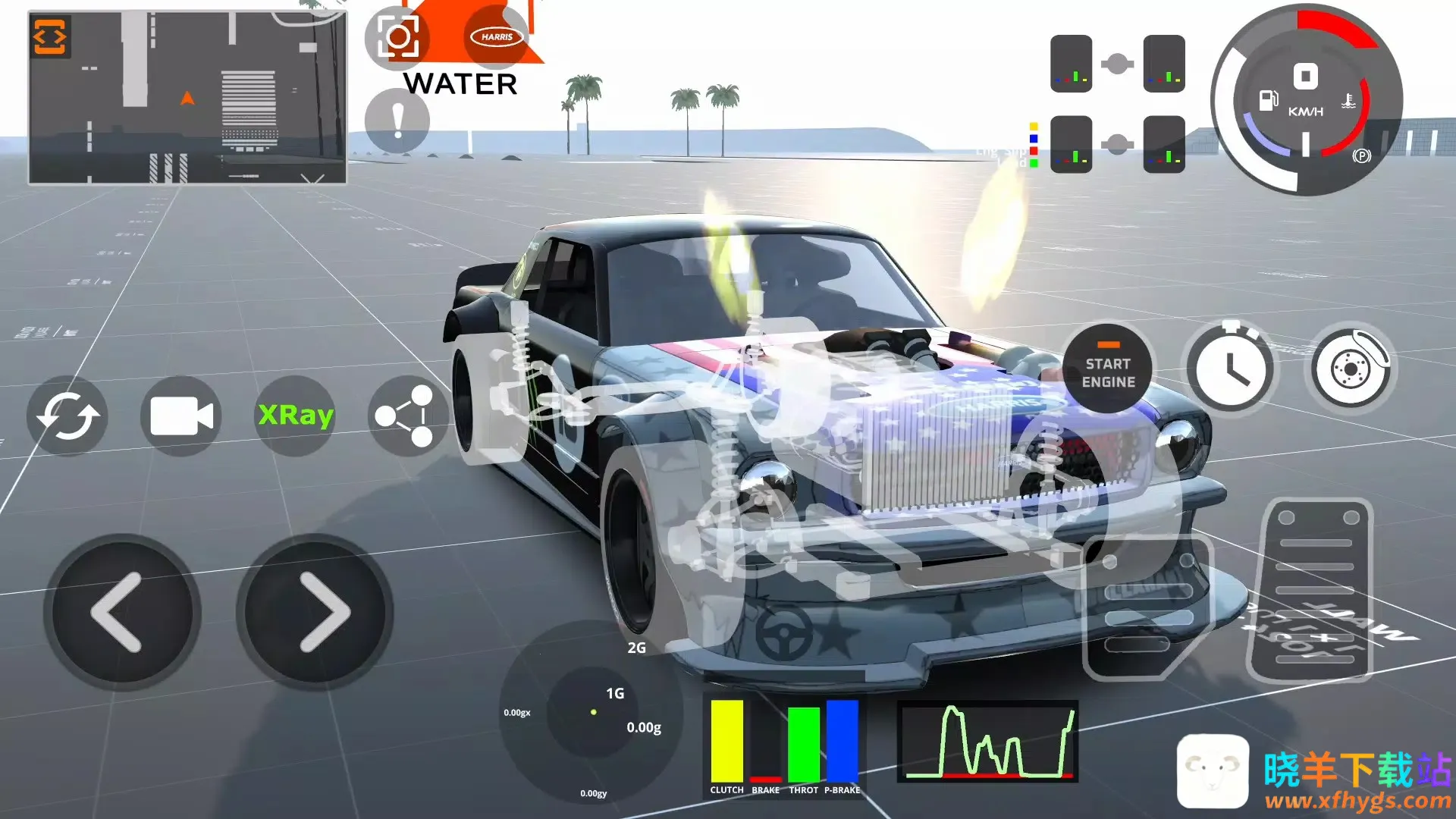
Task: Click the orange expand icon on the minimap
Action: 50,36
